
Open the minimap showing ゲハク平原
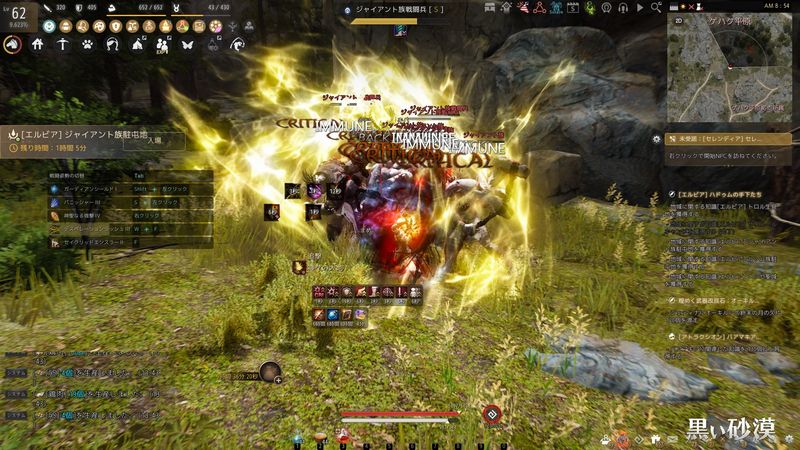732,67
